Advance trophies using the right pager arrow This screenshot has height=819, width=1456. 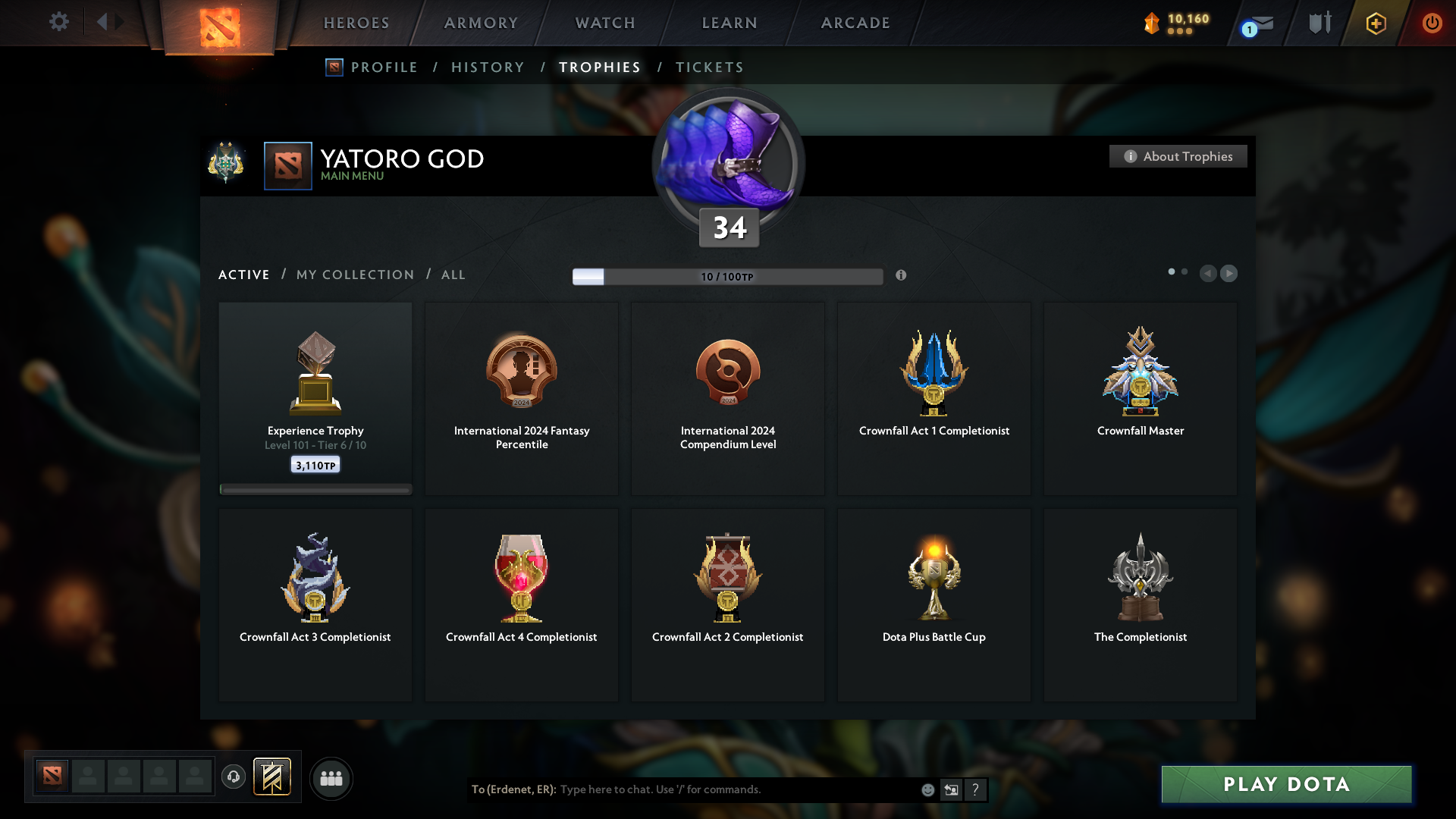pyautogui.click(x=1229, y=274)
